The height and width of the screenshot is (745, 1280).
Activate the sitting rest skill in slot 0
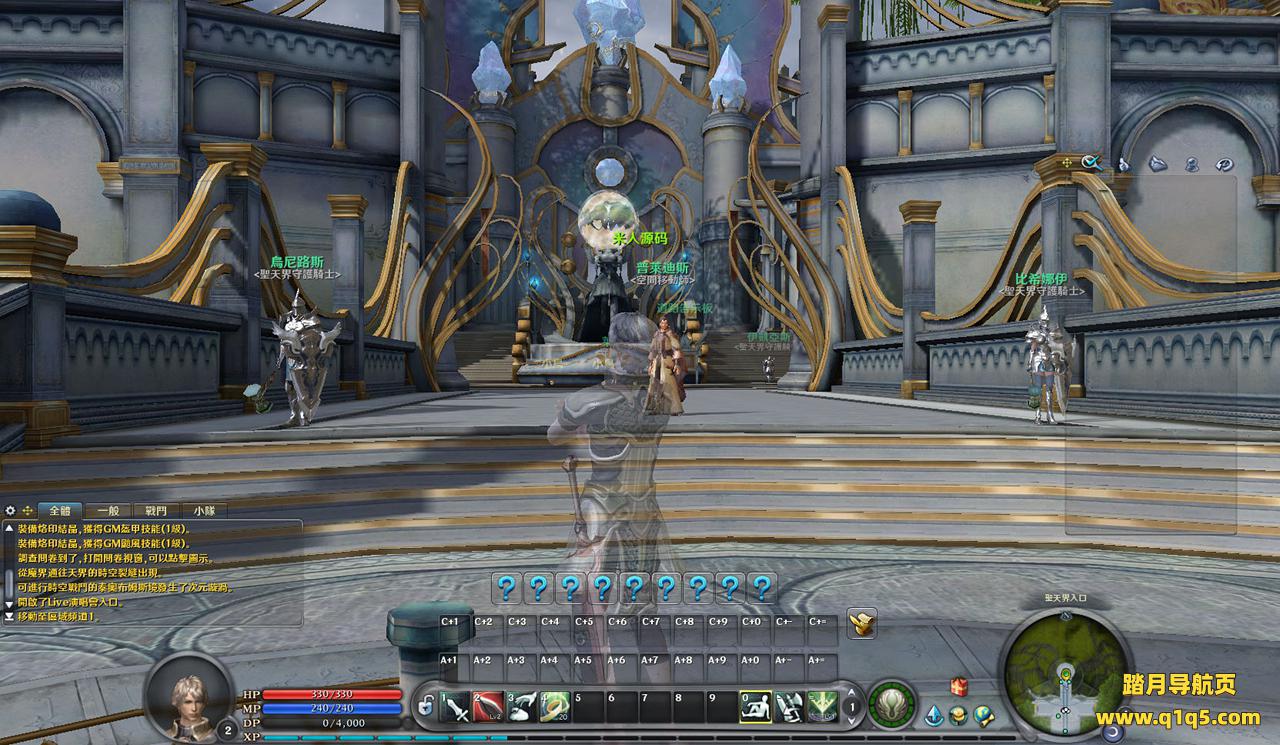(755, 706)
